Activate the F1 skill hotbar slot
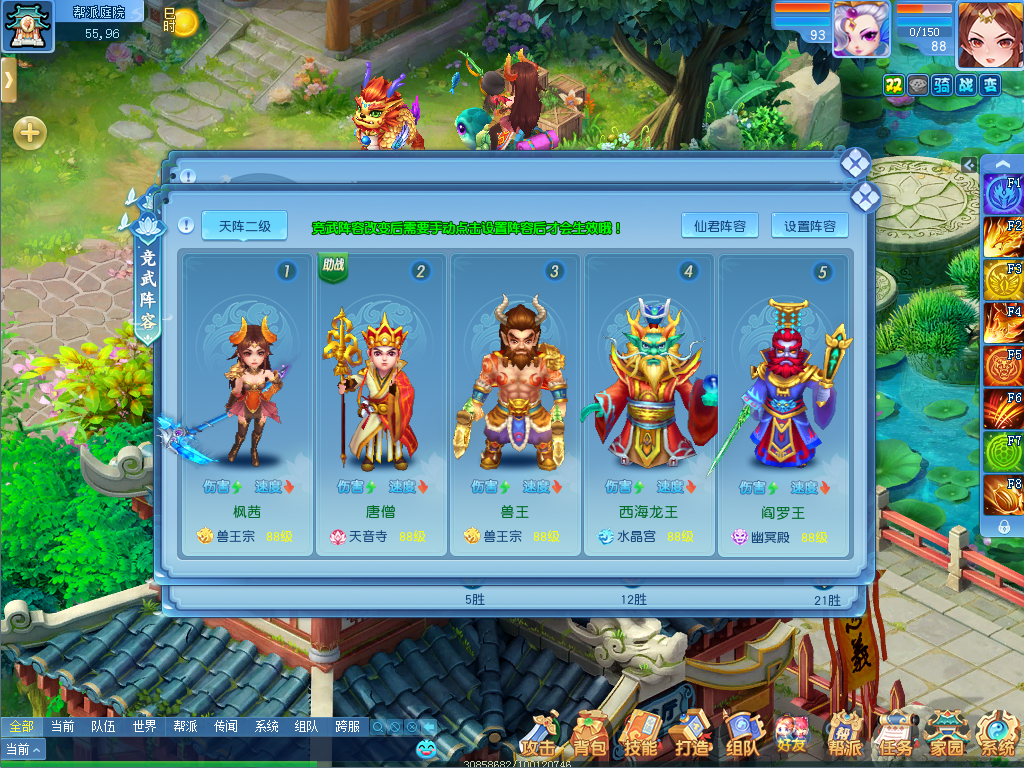 click(1002, 194)
